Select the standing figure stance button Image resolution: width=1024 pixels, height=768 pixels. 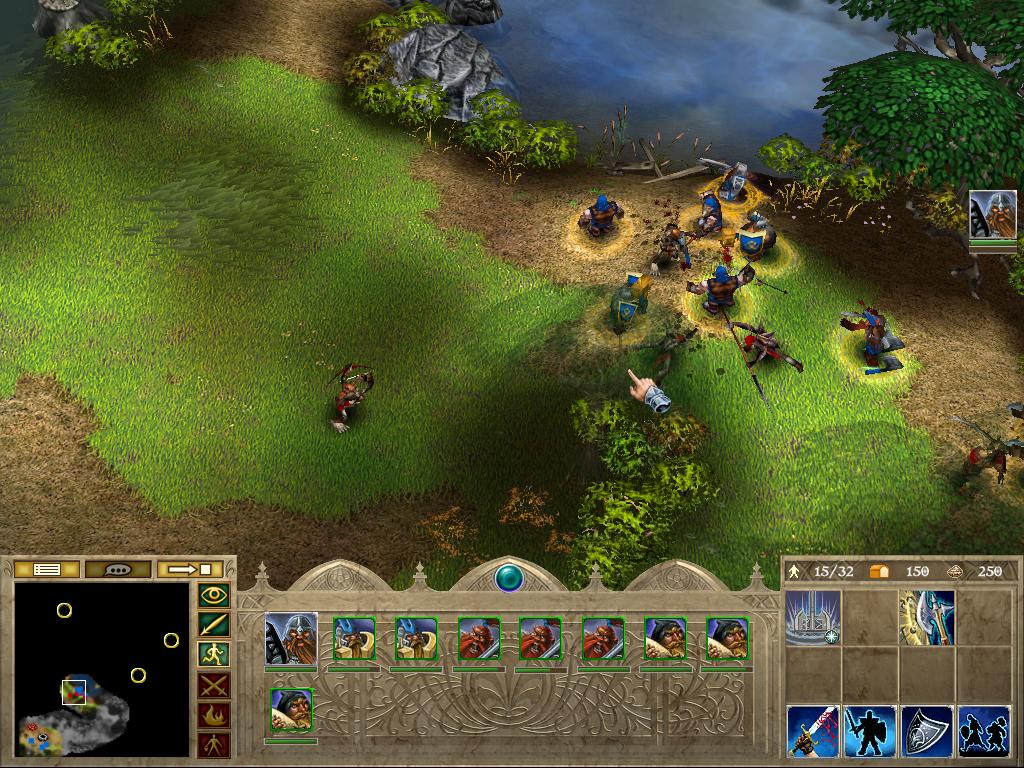click(x=215, y=745)
